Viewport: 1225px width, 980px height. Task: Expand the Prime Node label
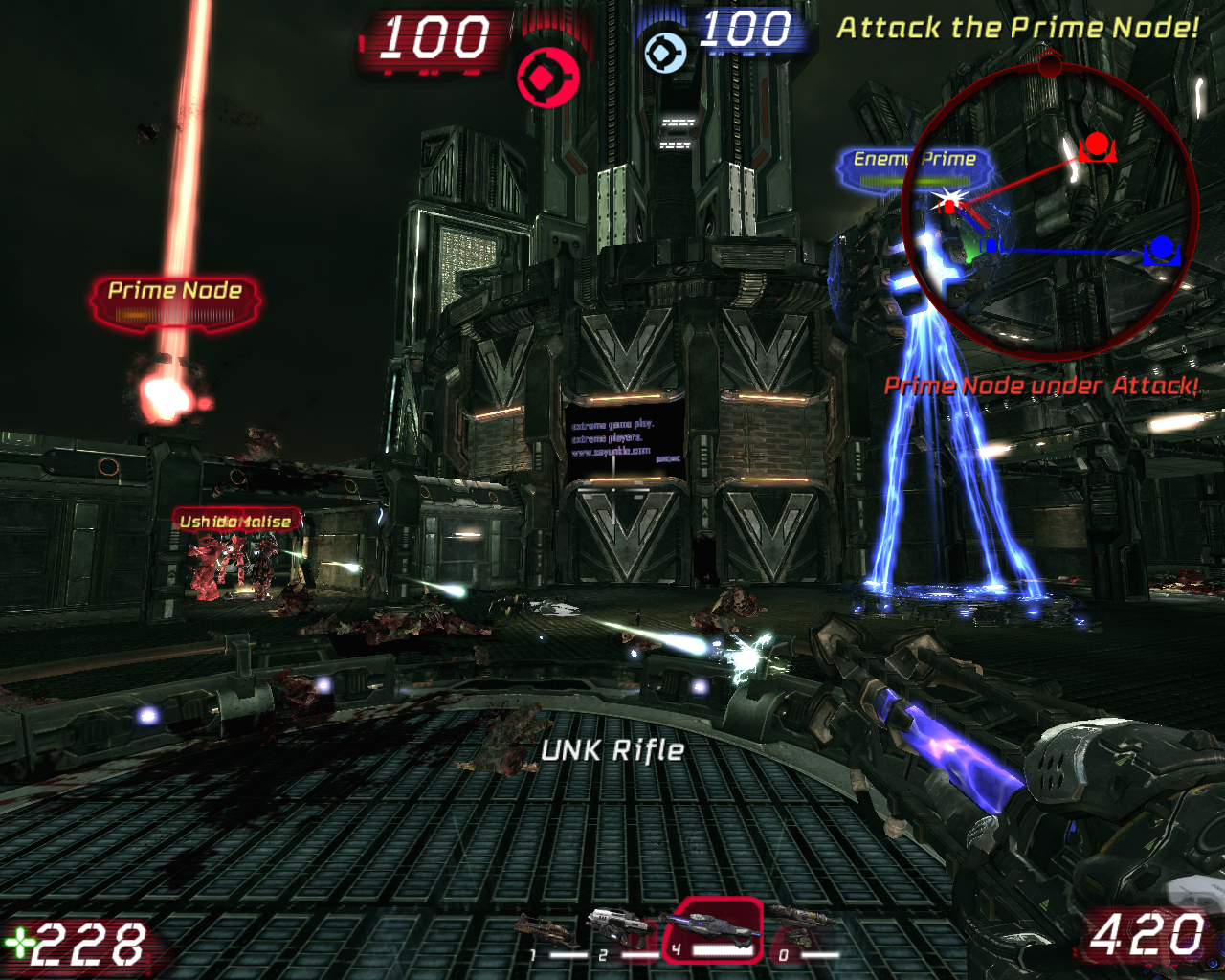(x=175, y=291)
